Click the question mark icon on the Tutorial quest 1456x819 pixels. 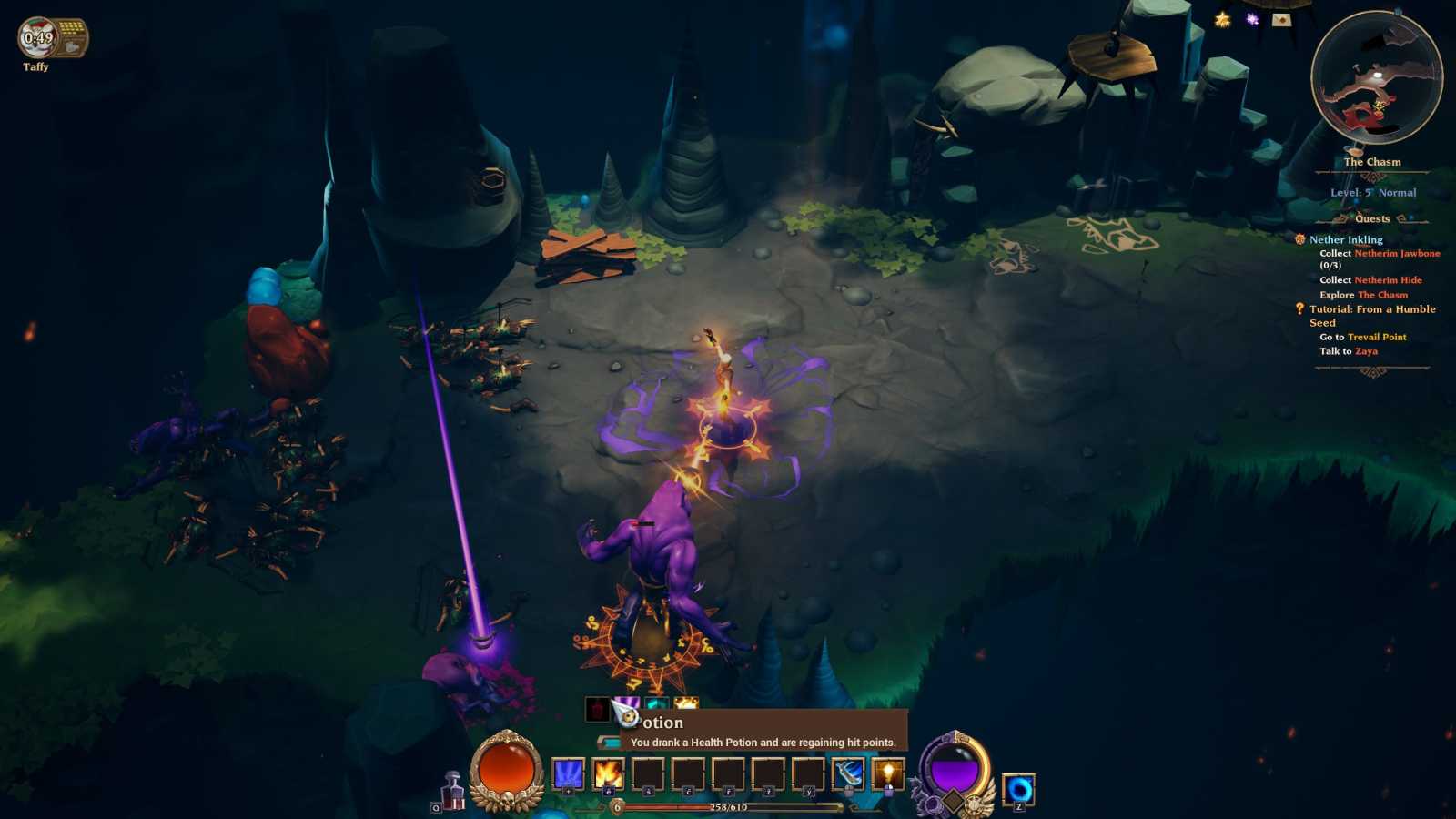pos(1299,309)
